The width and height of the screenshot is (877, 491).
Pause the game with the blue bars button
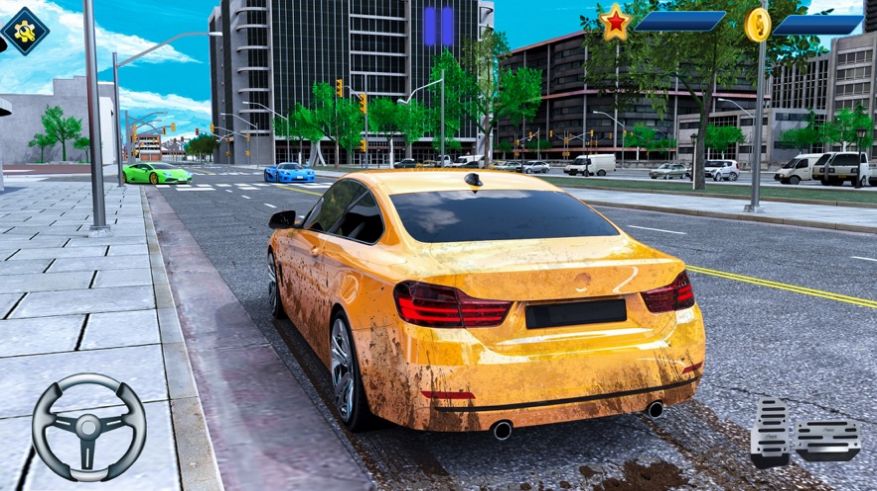[438, 27]
